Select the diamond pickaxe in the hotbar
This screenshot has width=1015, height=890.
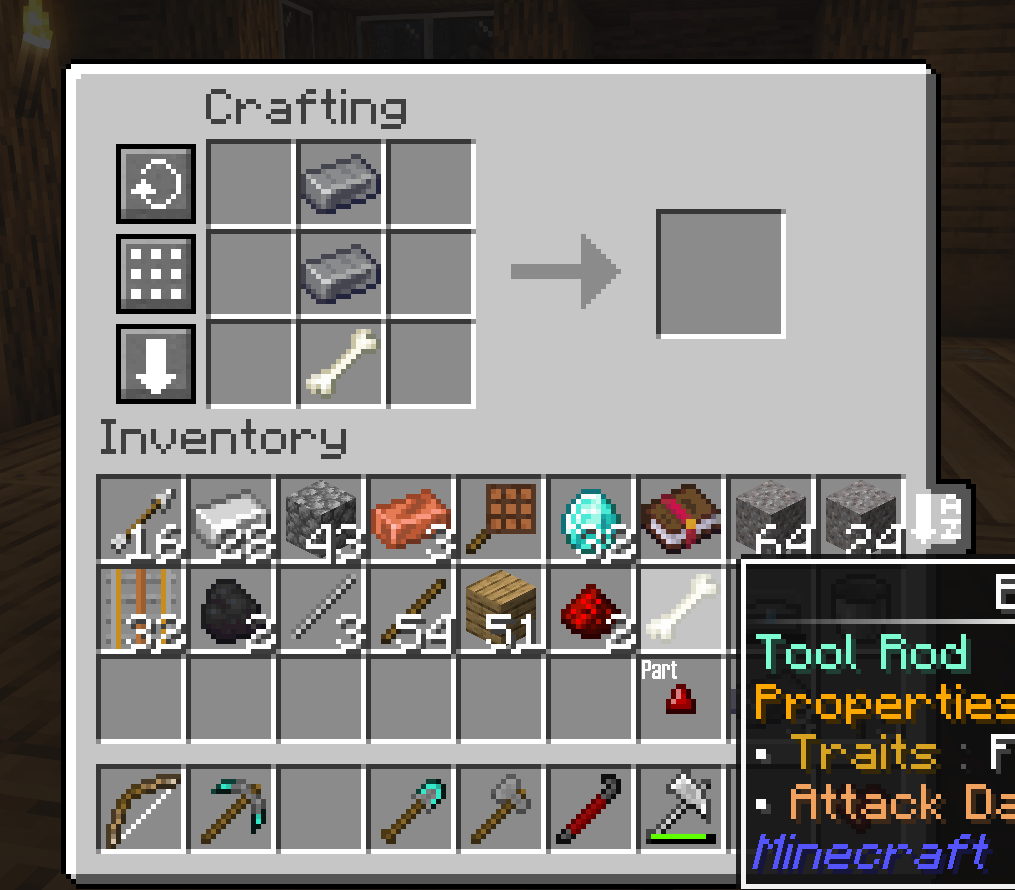[x=231, y=808]
